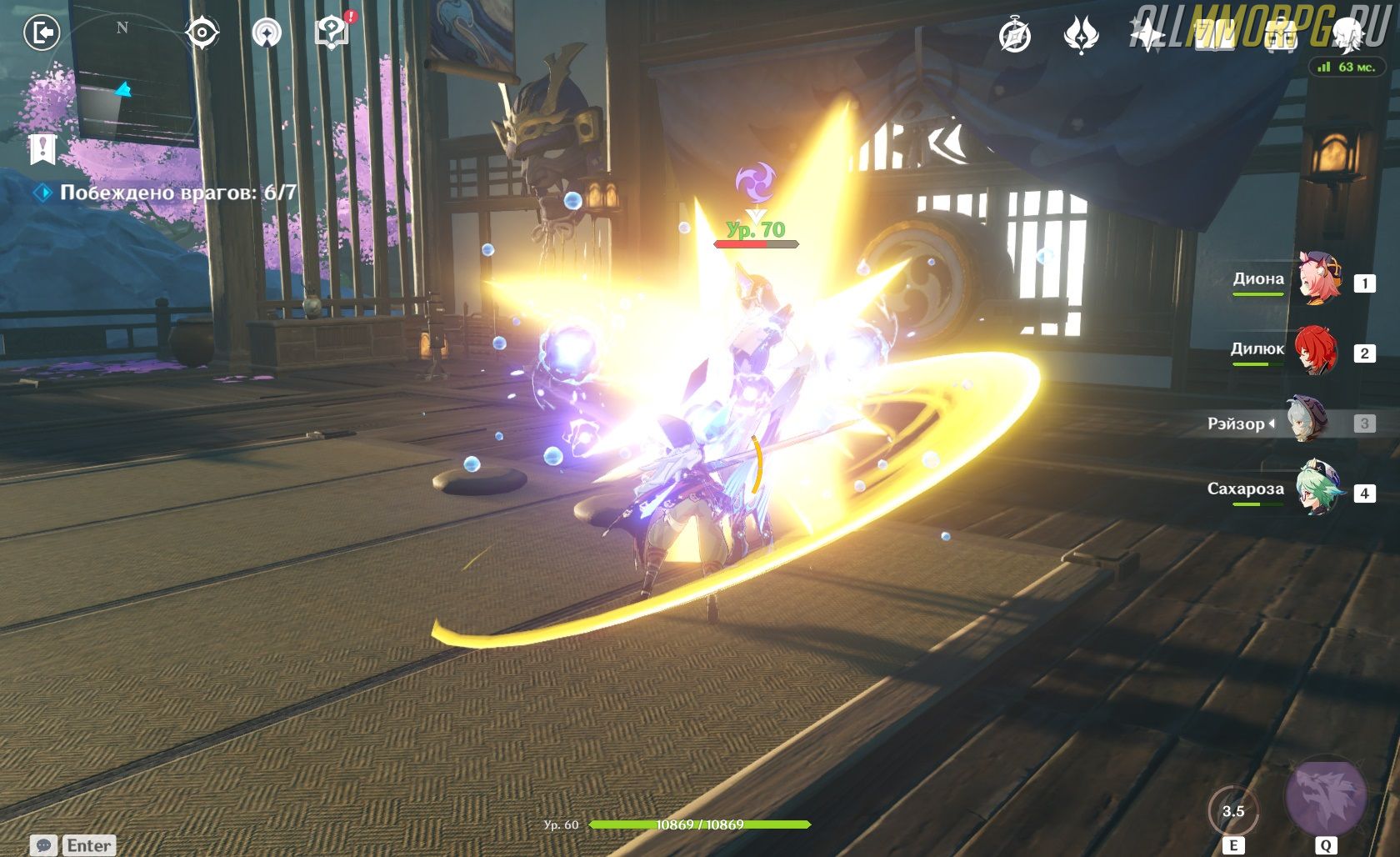
Task: Open the tutorial book with red alert
Action: (332, 33)
